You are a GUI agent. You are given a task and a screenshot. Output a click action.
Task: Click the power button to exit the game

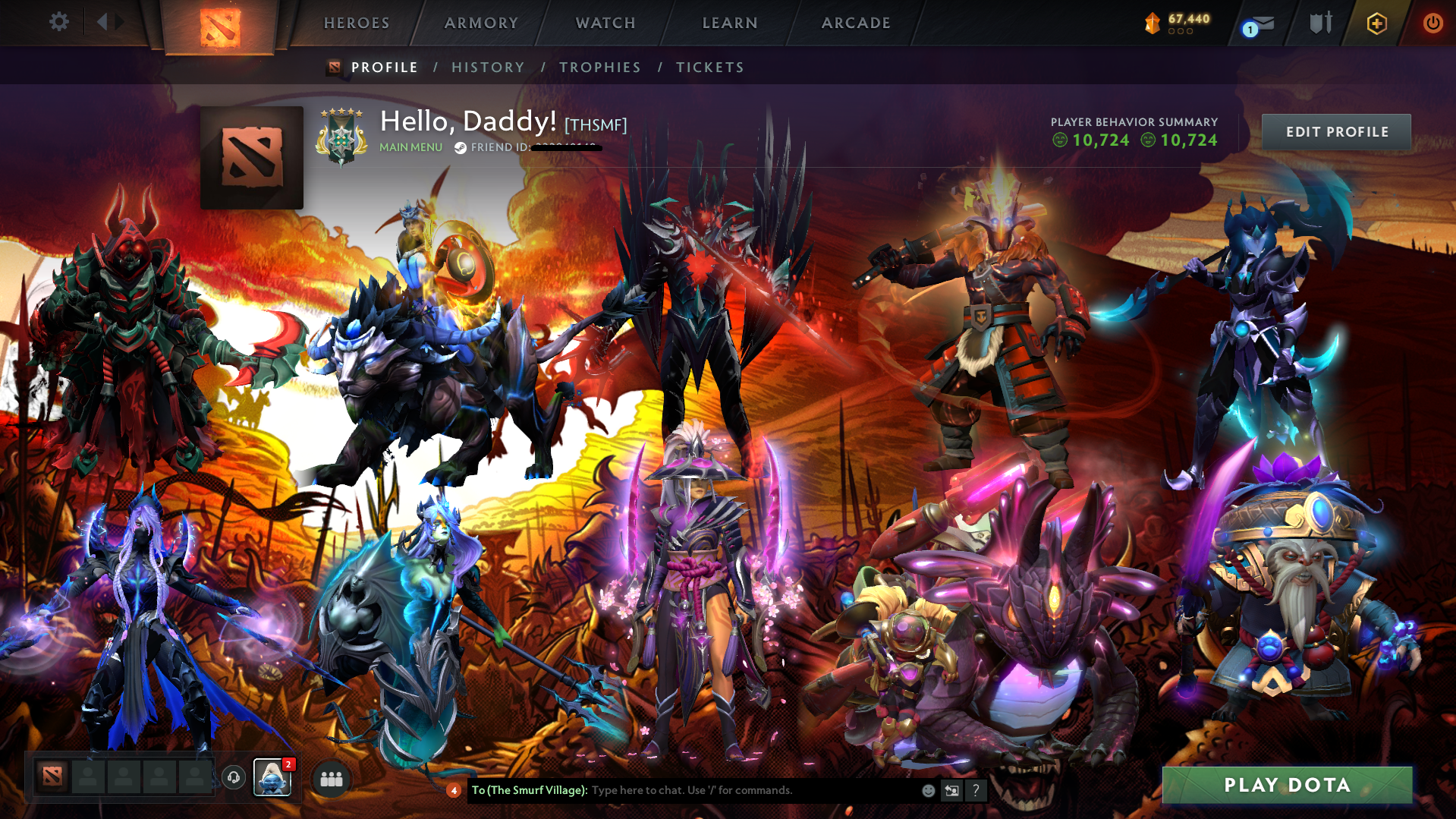pyautogui.click(x=1432, y=23)
